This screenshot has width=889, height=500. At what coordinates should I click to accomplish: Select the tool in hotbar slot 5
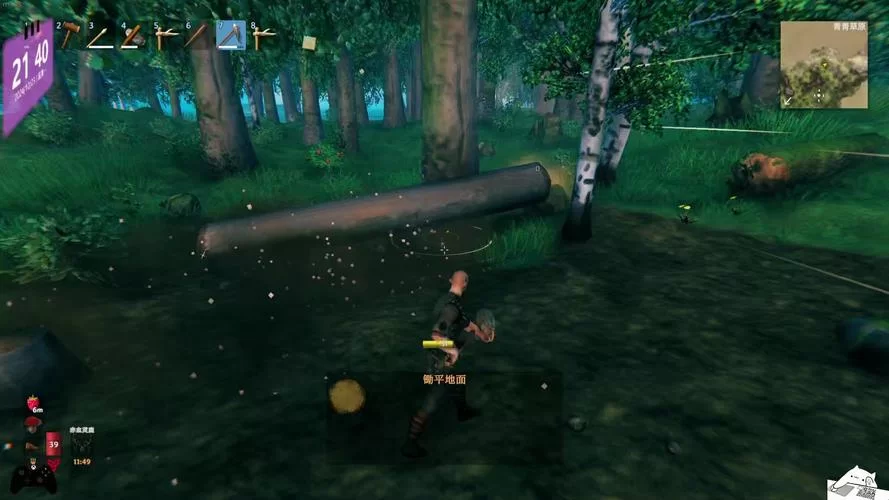click(x=166, y=37)
